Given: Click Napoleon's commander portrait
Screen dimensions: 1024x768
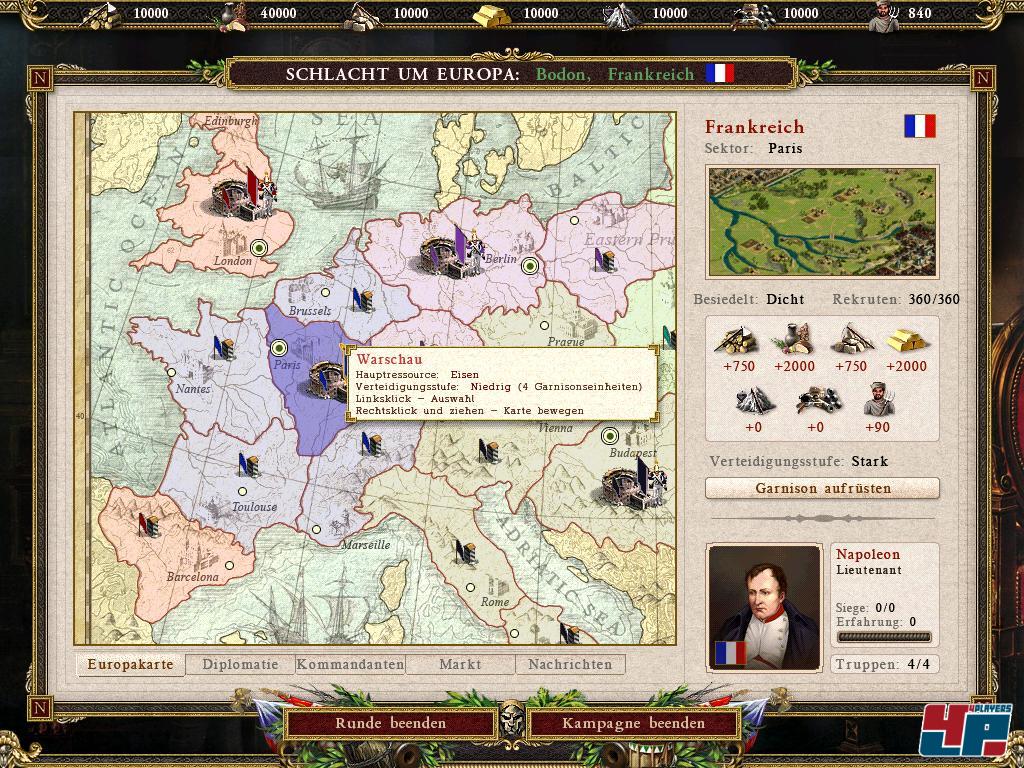Looking at the screenshot, I should [x=763, y=608].
